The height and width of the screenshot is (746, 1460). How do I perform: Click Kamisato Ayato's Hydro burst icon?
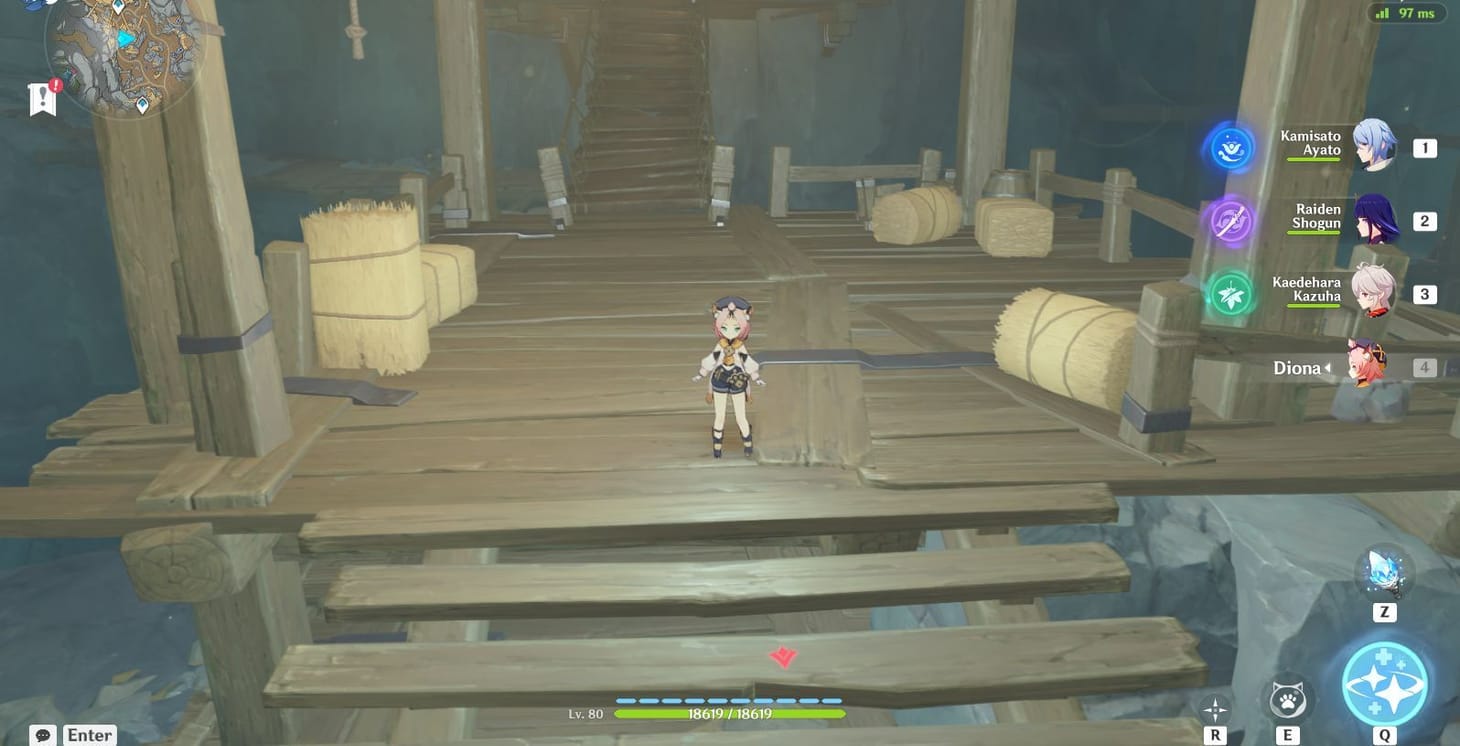[1228, 147]
